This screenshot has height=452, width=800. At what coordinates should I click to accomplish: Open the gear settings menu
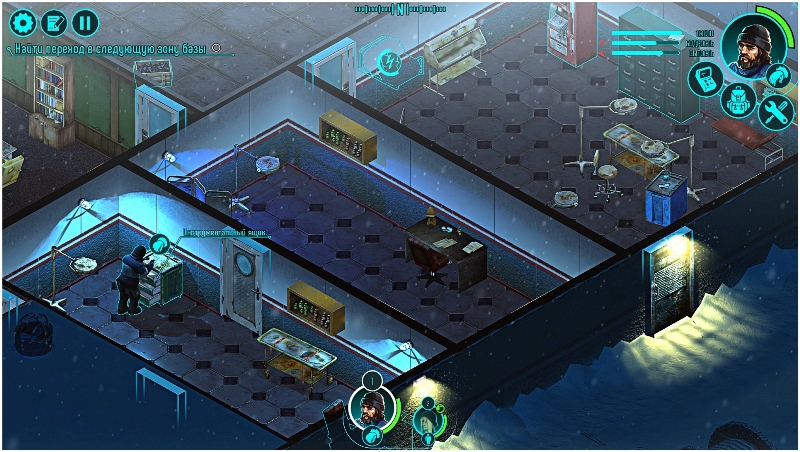(x=22, y=21)
